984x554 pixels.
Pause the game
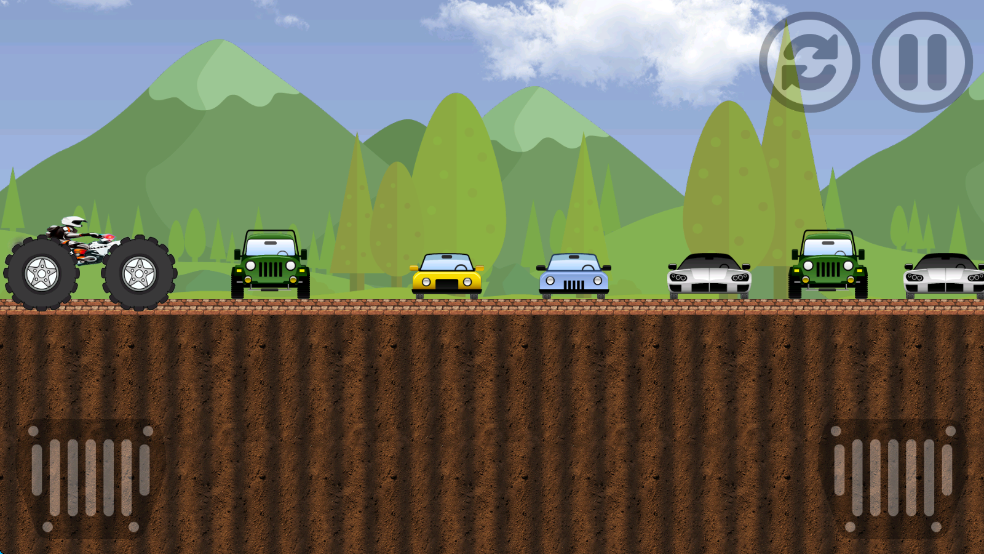point(922,62)
